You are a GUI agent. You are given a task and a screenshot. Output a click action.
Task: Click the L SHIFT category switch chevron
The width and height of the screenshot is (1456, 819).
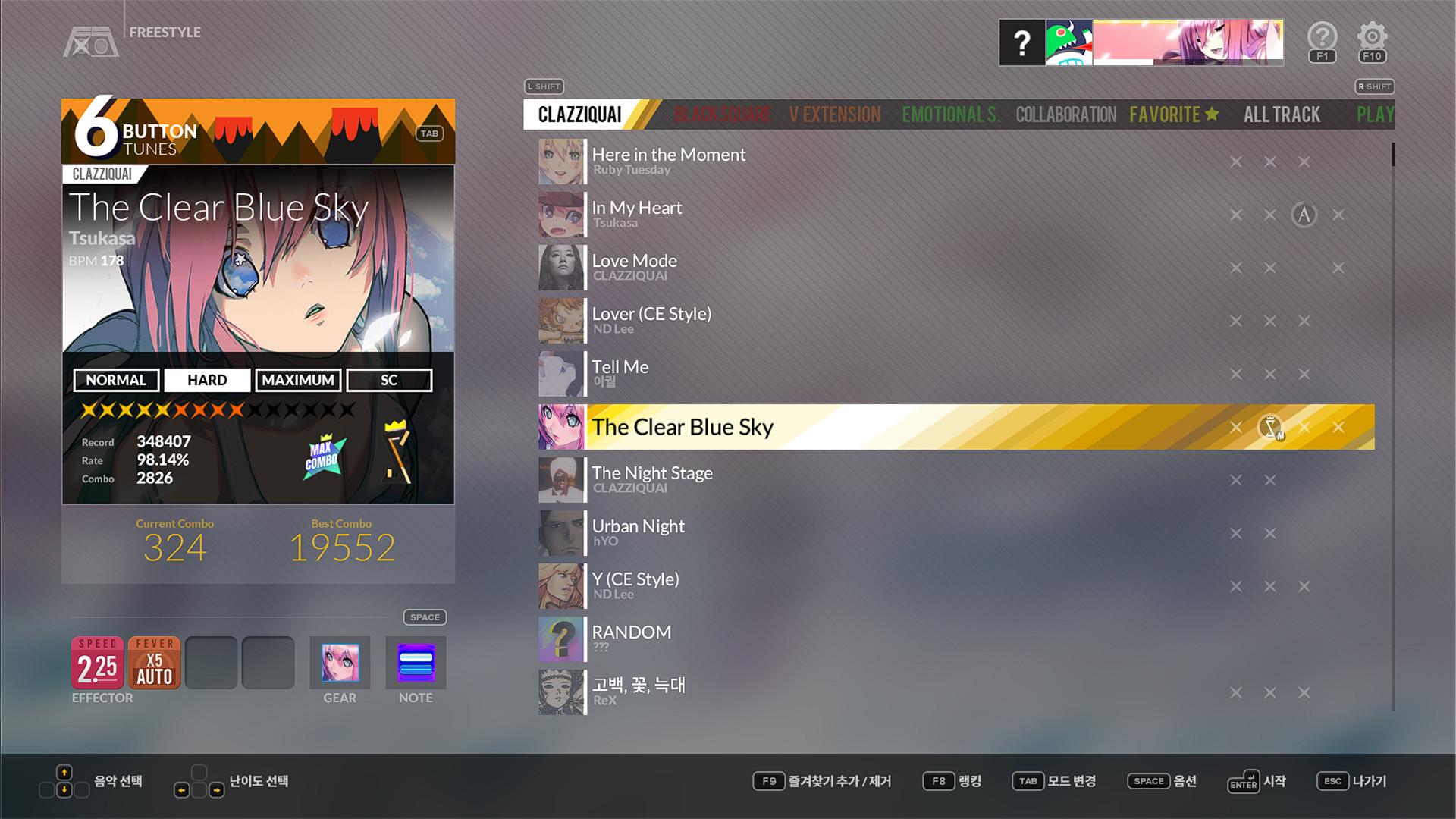coord(543,87)
